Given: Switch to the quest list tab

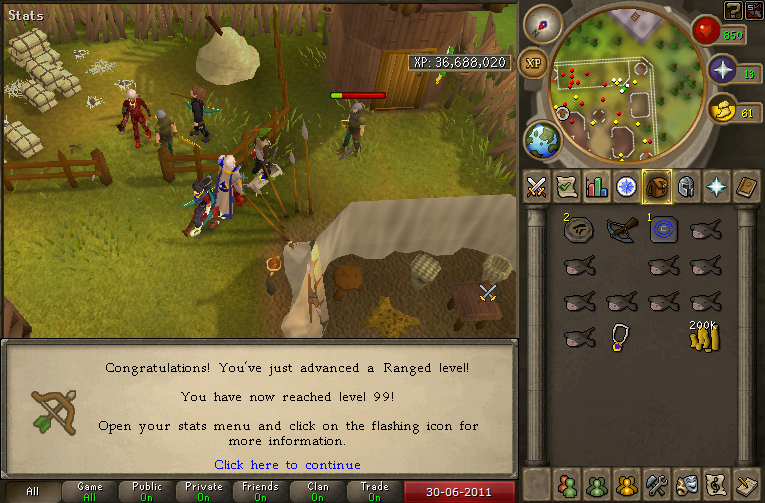Looking at the screenshot, I should point(568,187).
